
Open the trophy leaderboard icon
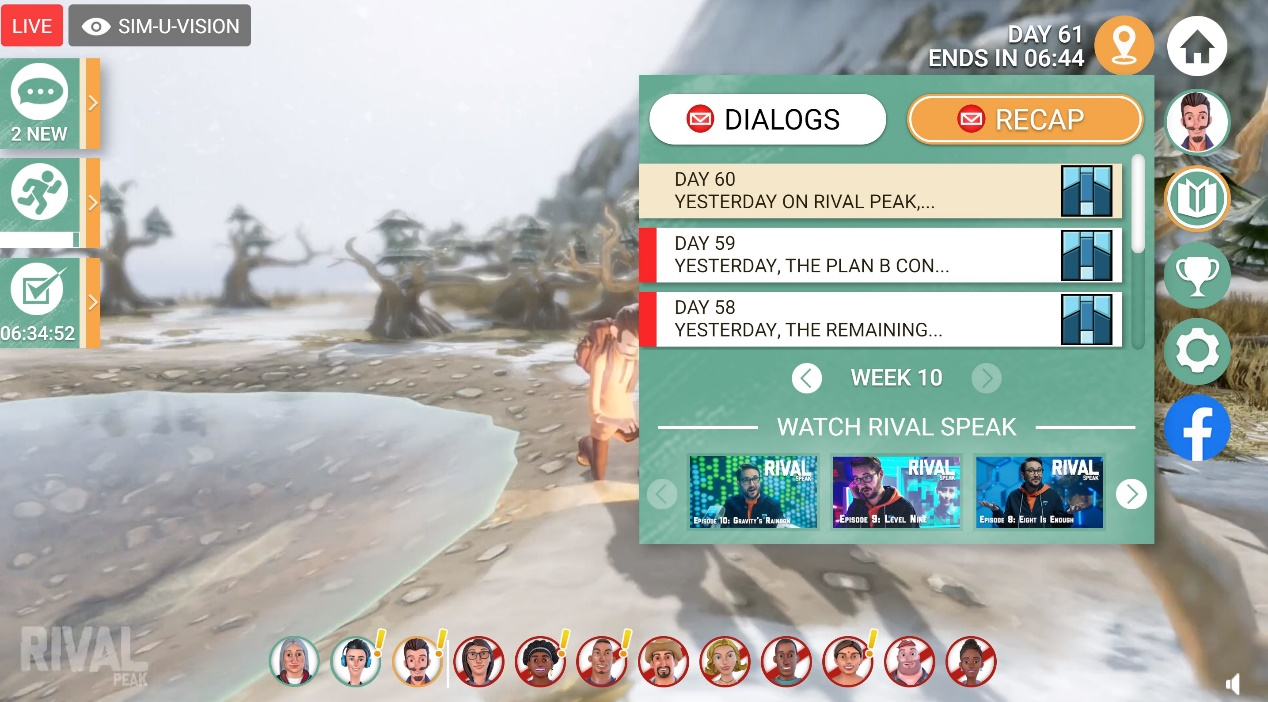(1197, 275)
